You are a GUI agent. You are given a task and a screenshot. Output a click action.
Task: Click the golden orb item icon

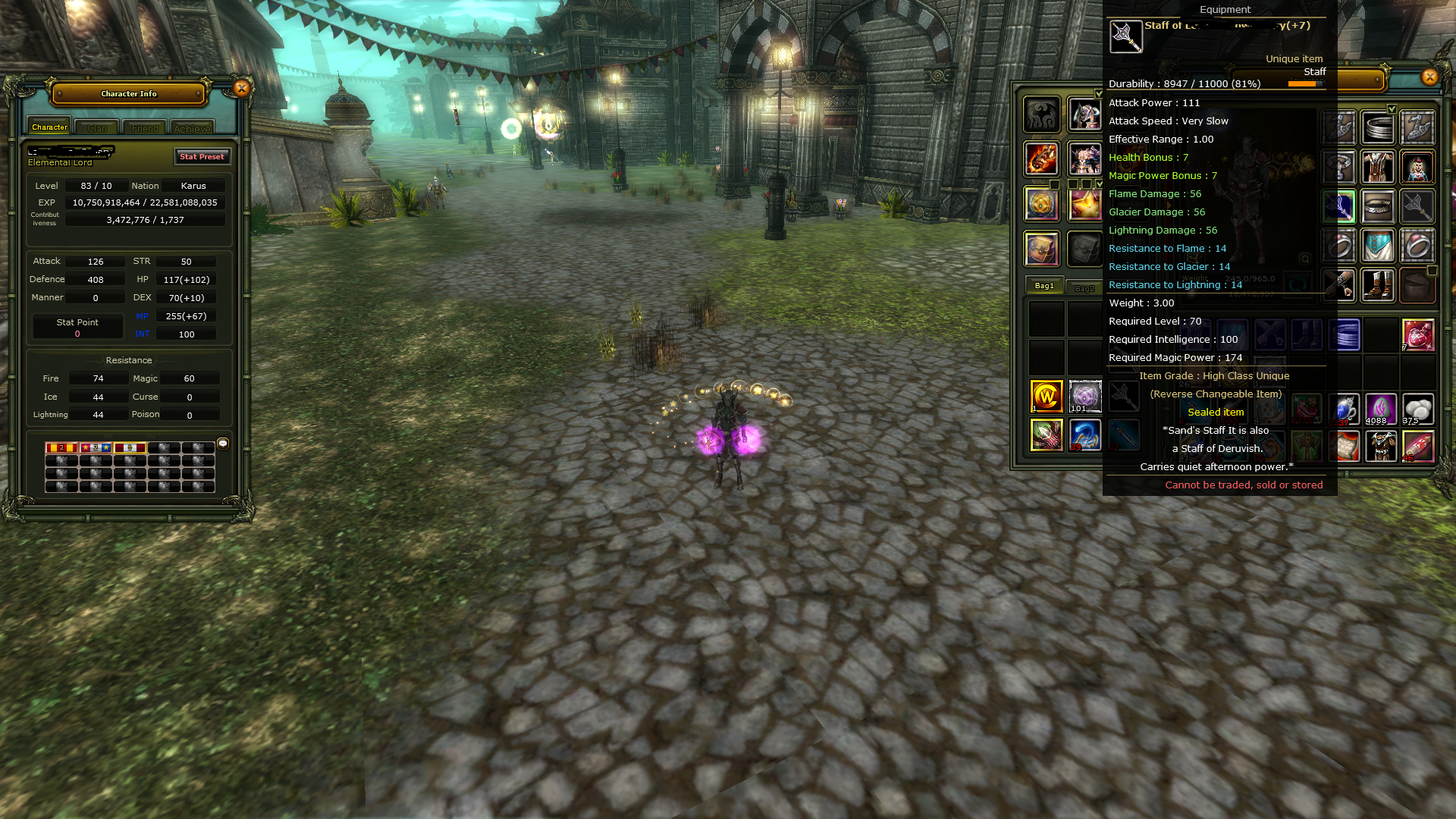coord(1042,204)
